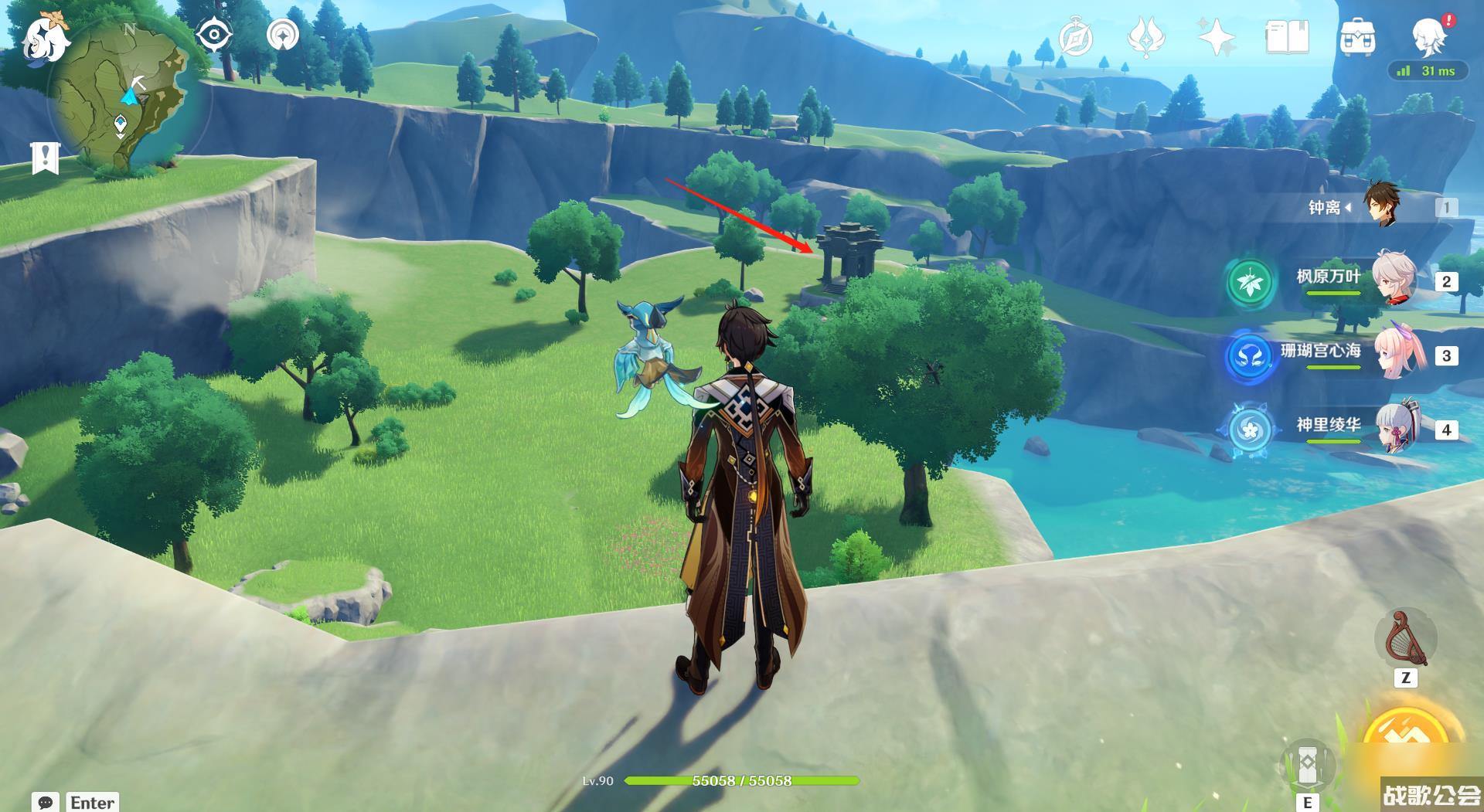The height and width of the screenshot is (812, 1484).
Task: Activate Zhongli's stone pillar elemental skill
Action: pos(1307,765)
